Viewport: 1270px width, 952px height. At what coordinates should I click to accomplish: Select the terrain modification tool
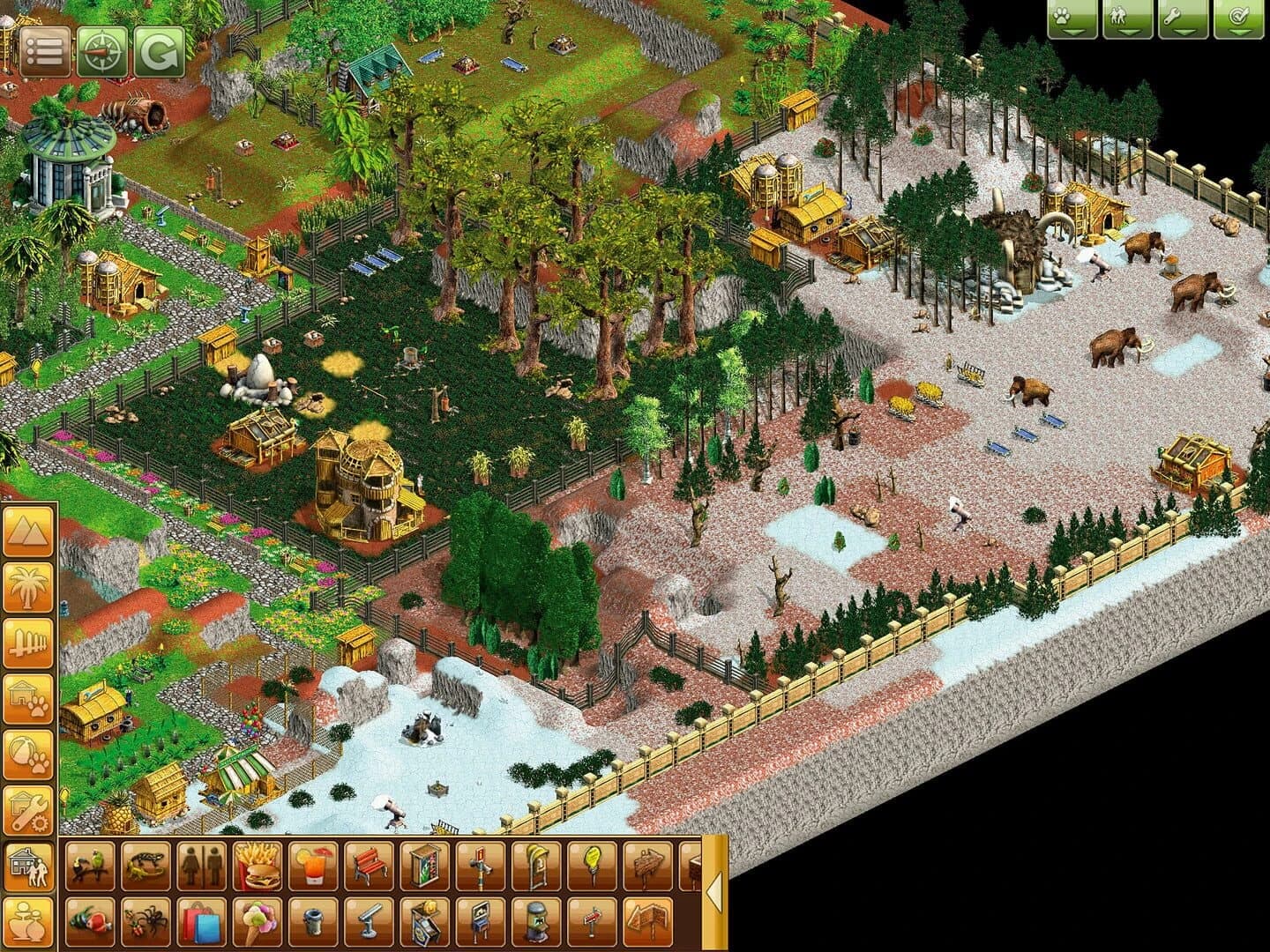29,533
